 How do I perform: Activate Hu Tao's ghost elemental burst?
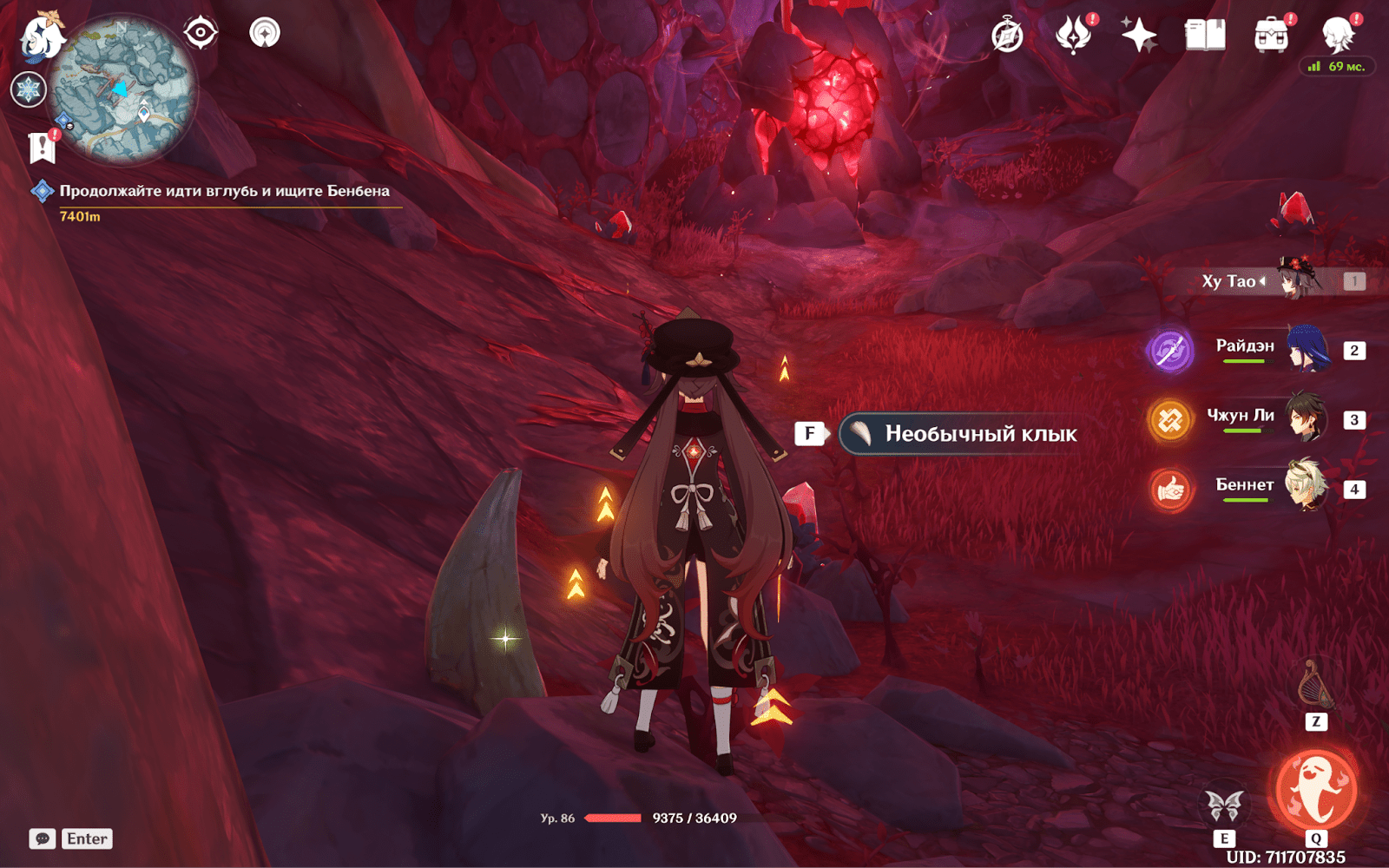[x=1315, y=790]
